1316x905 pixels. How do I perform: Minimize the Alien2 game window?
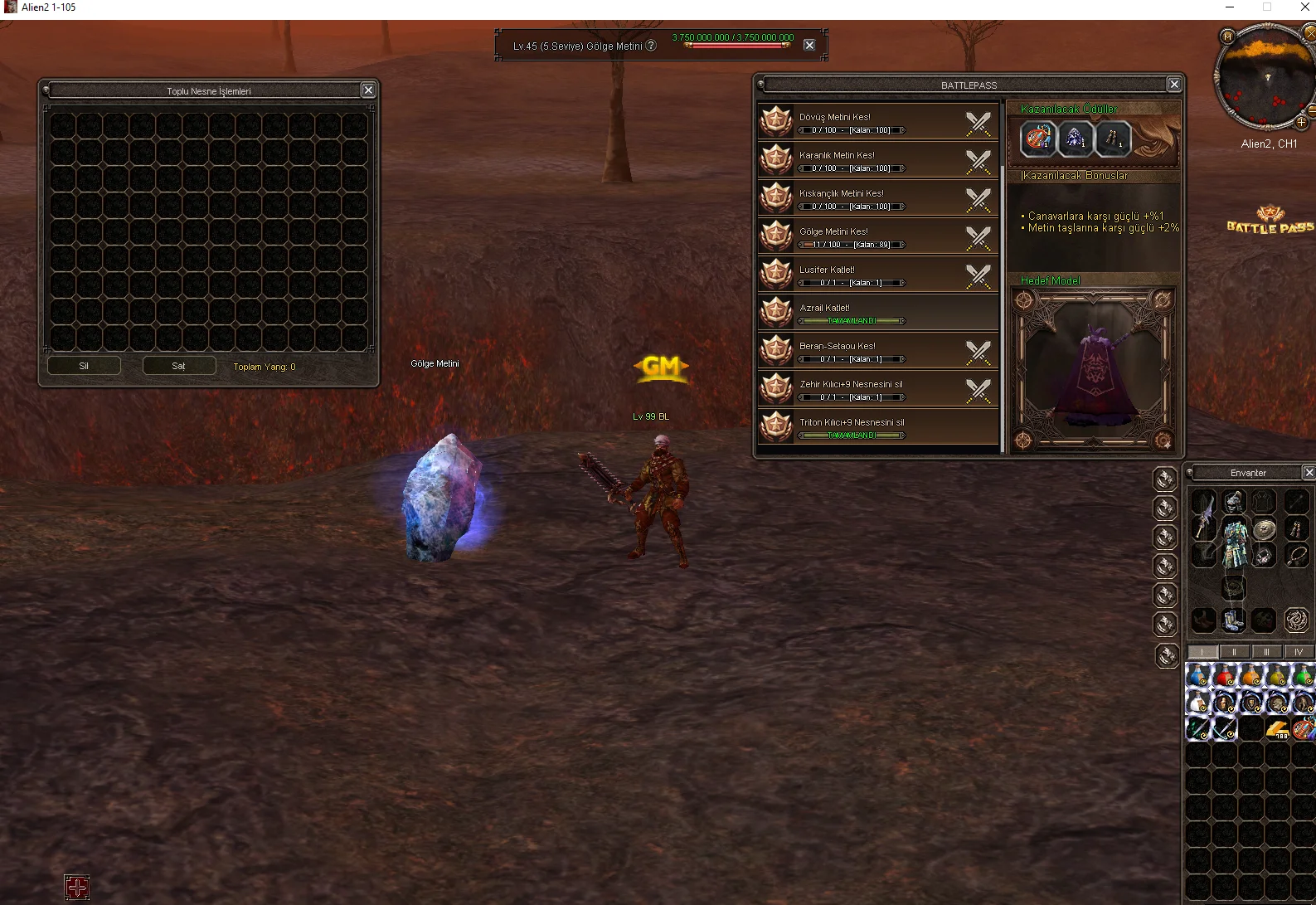pos(1229,7)
